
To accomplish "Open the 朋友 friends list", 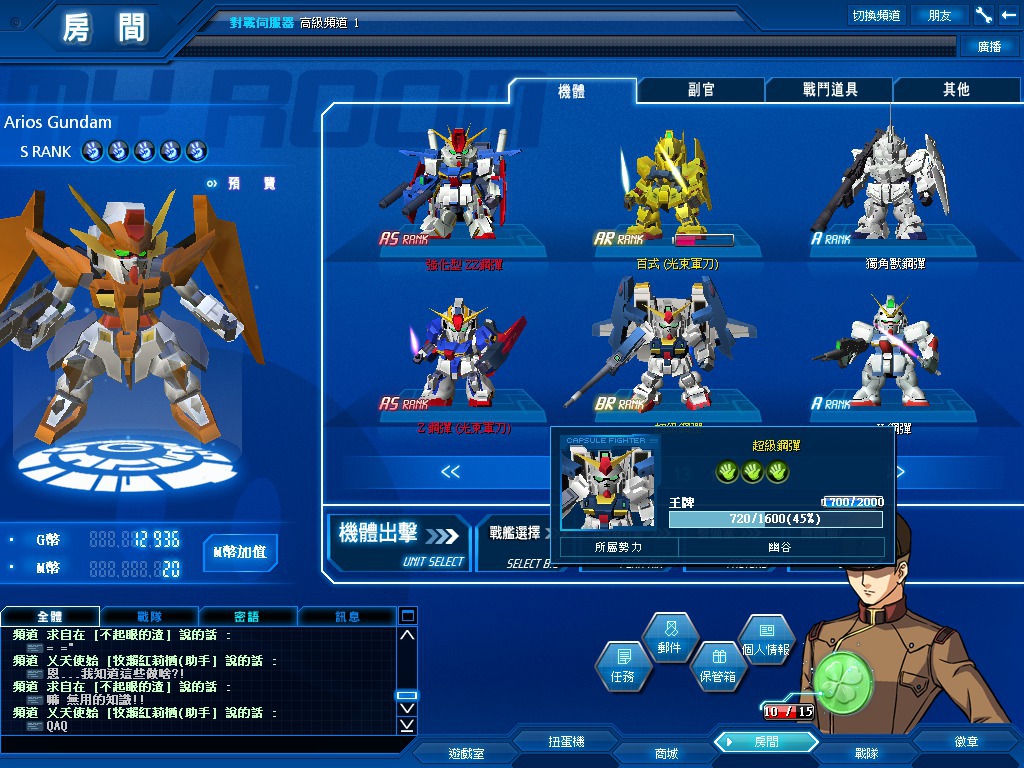I will pos(940,15).
